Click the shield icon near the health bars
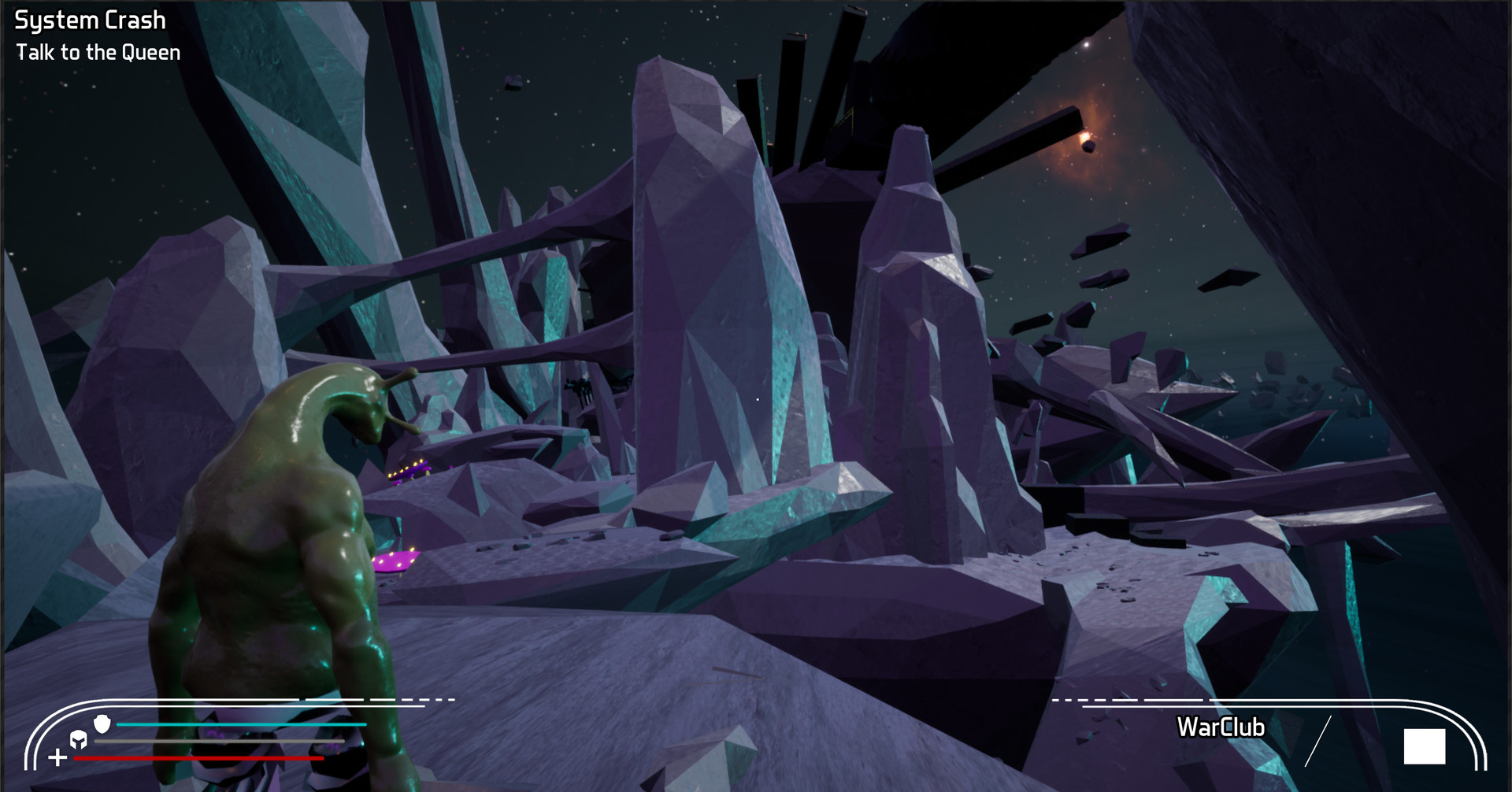Viewport: 1512px width, 792px height. [102, 725]
